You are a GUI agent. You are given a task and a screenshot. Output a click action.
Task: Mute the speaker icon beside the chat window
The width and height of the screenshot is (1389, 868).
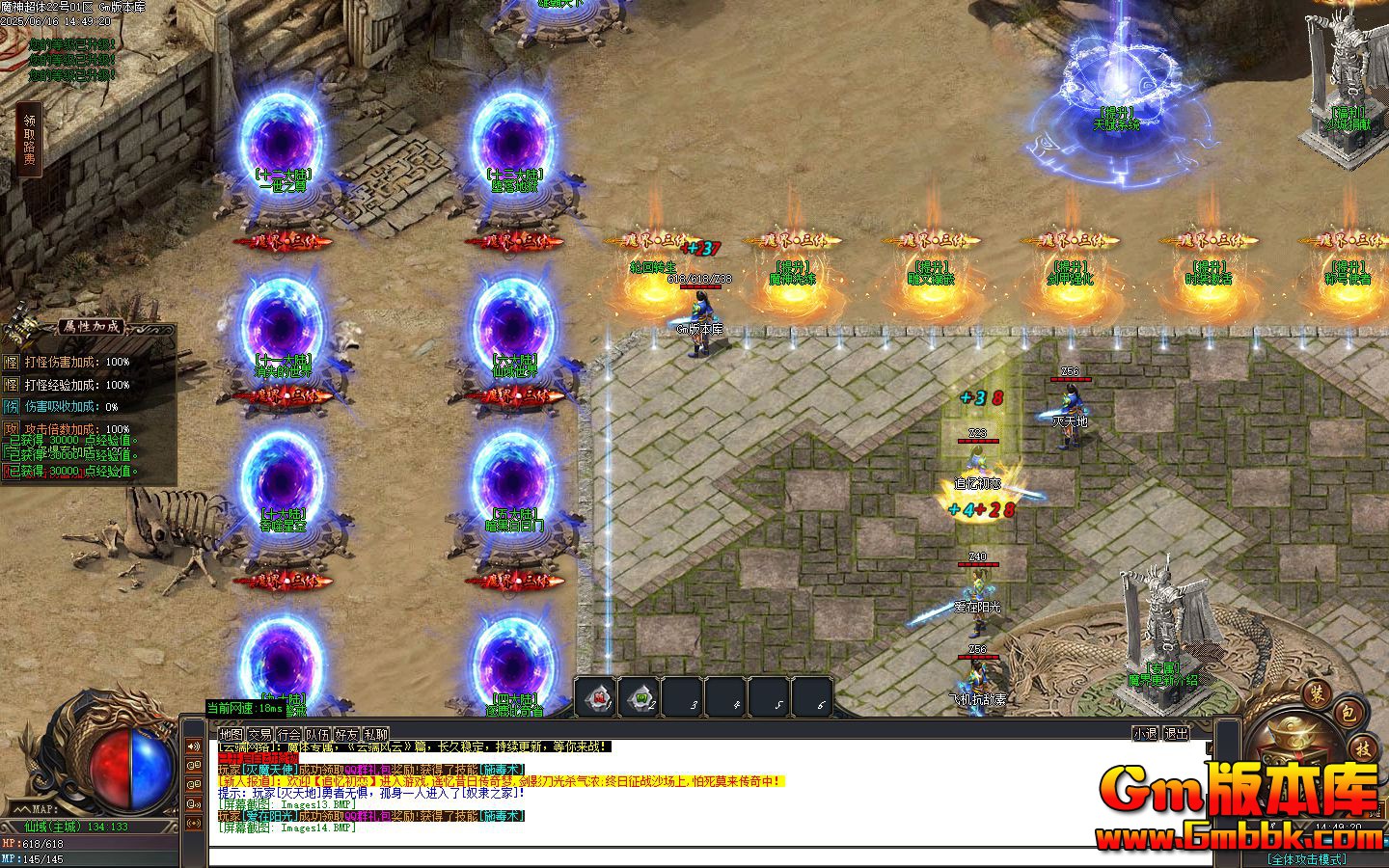click(194, 746)
